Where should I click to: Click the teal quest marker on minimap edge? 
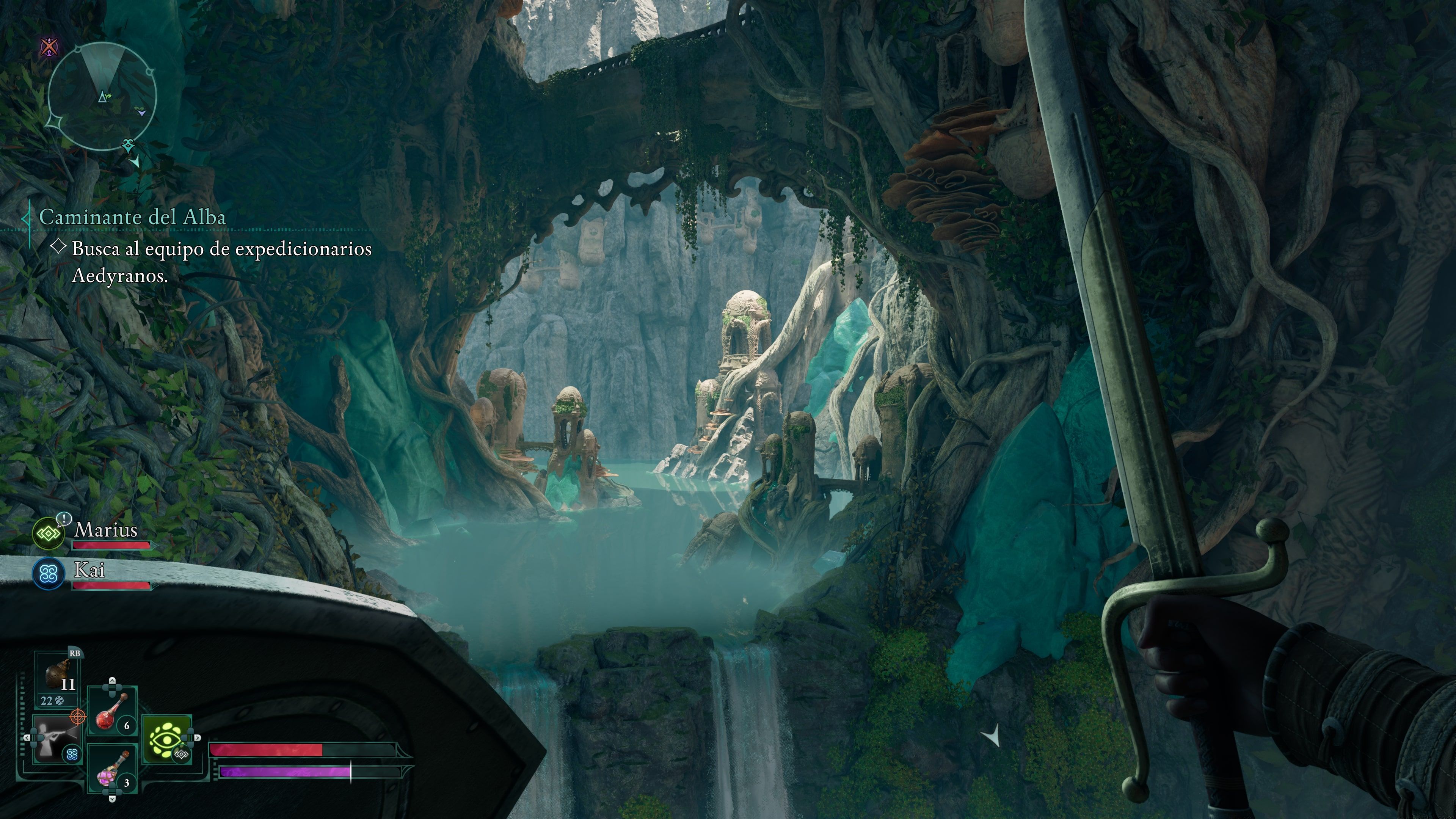129,145
